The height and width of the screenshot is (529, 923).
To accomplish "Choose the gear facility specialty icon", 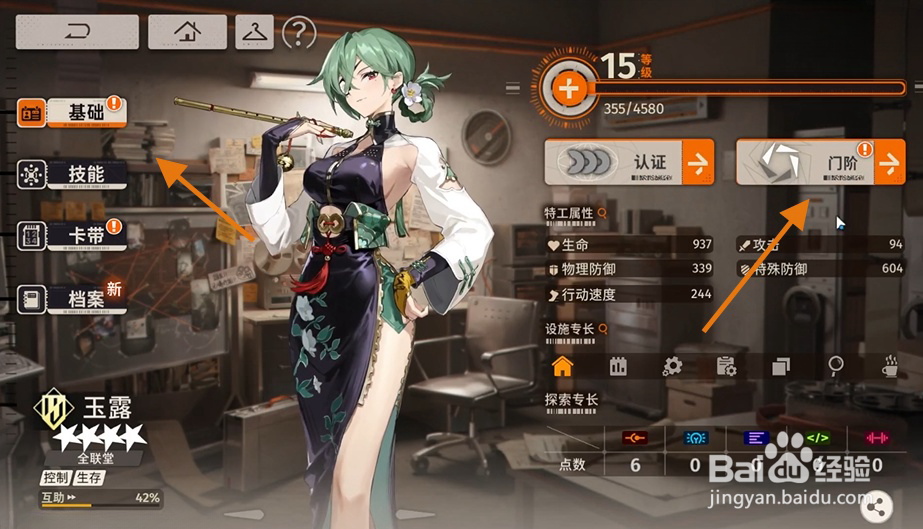I will click(x=672, y=366).
